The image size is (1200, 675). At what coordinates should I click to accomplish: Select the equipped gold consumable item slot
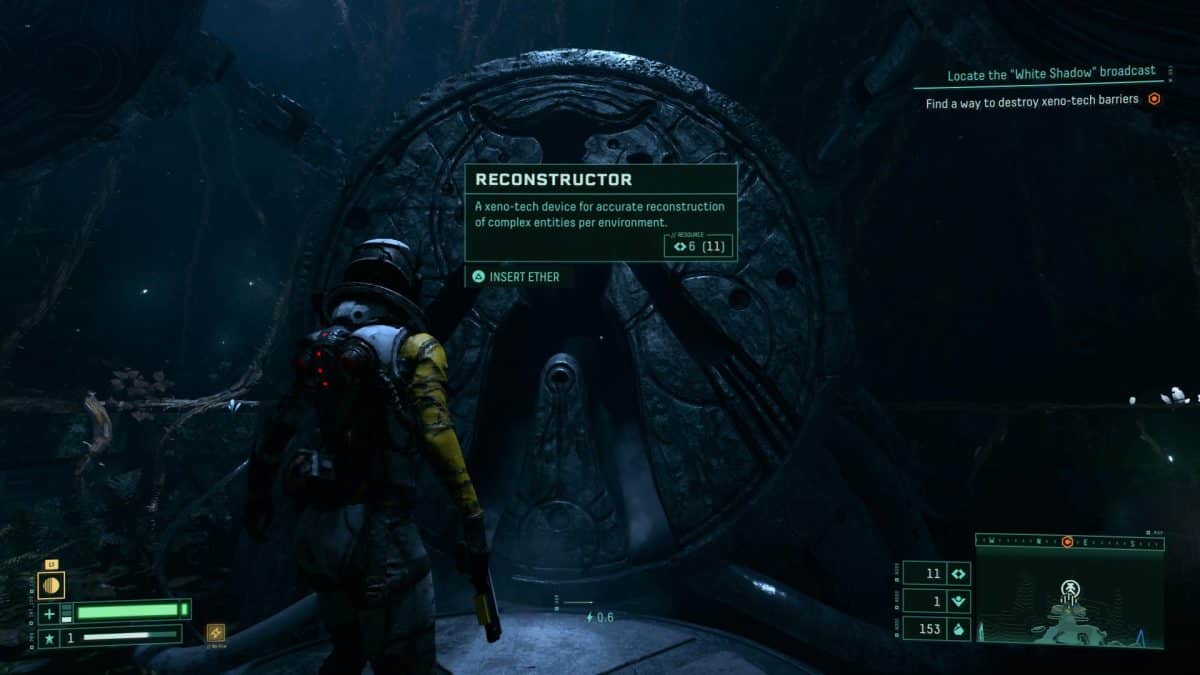(x=51, y=585)
